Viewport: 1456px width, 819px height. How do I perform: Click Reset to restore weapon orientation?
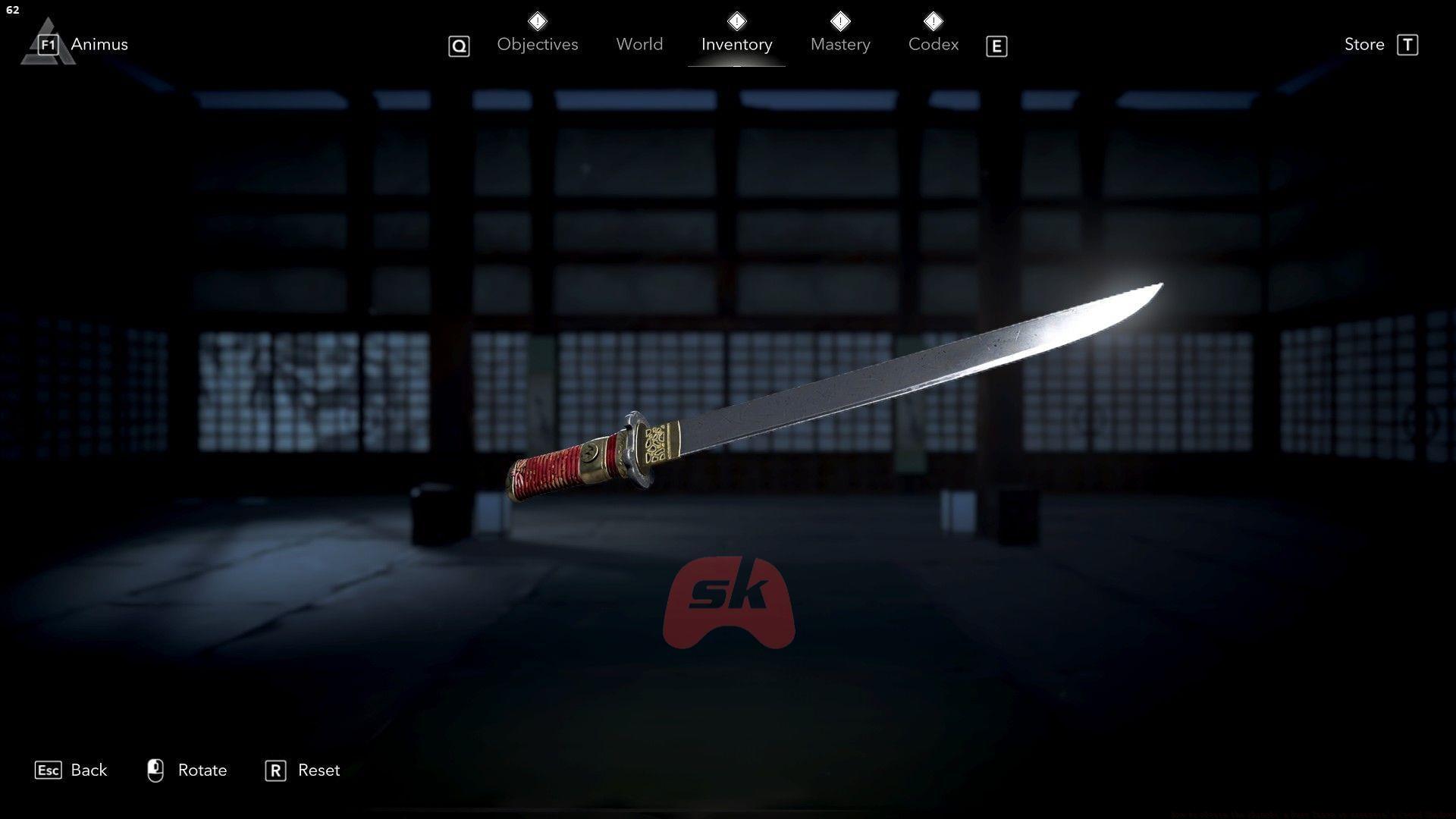(320, 770)
